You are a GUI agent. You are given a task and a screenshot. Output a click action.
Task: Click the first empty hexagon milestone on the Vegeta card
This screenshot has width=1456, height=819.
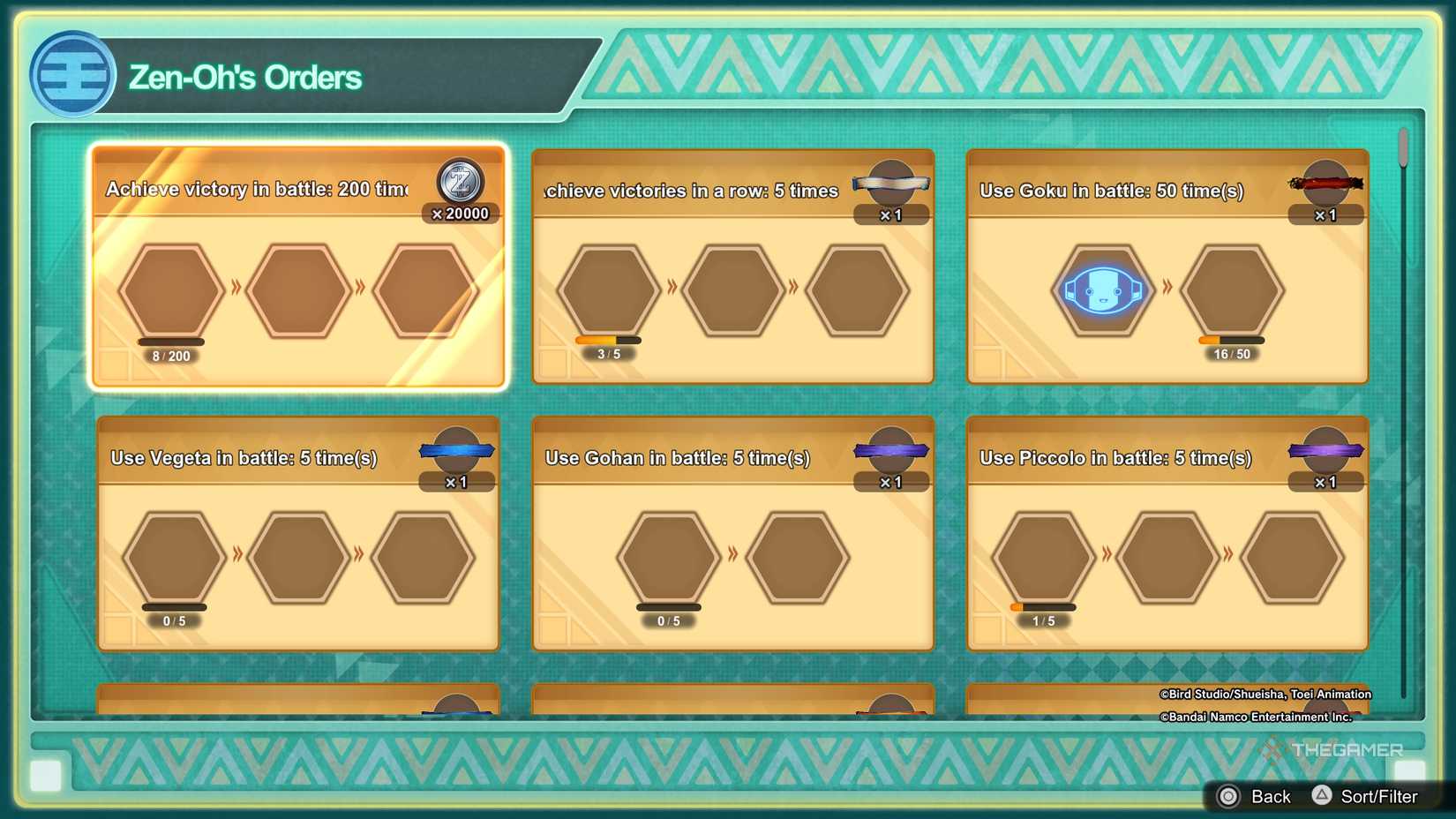tap(174, 557)
